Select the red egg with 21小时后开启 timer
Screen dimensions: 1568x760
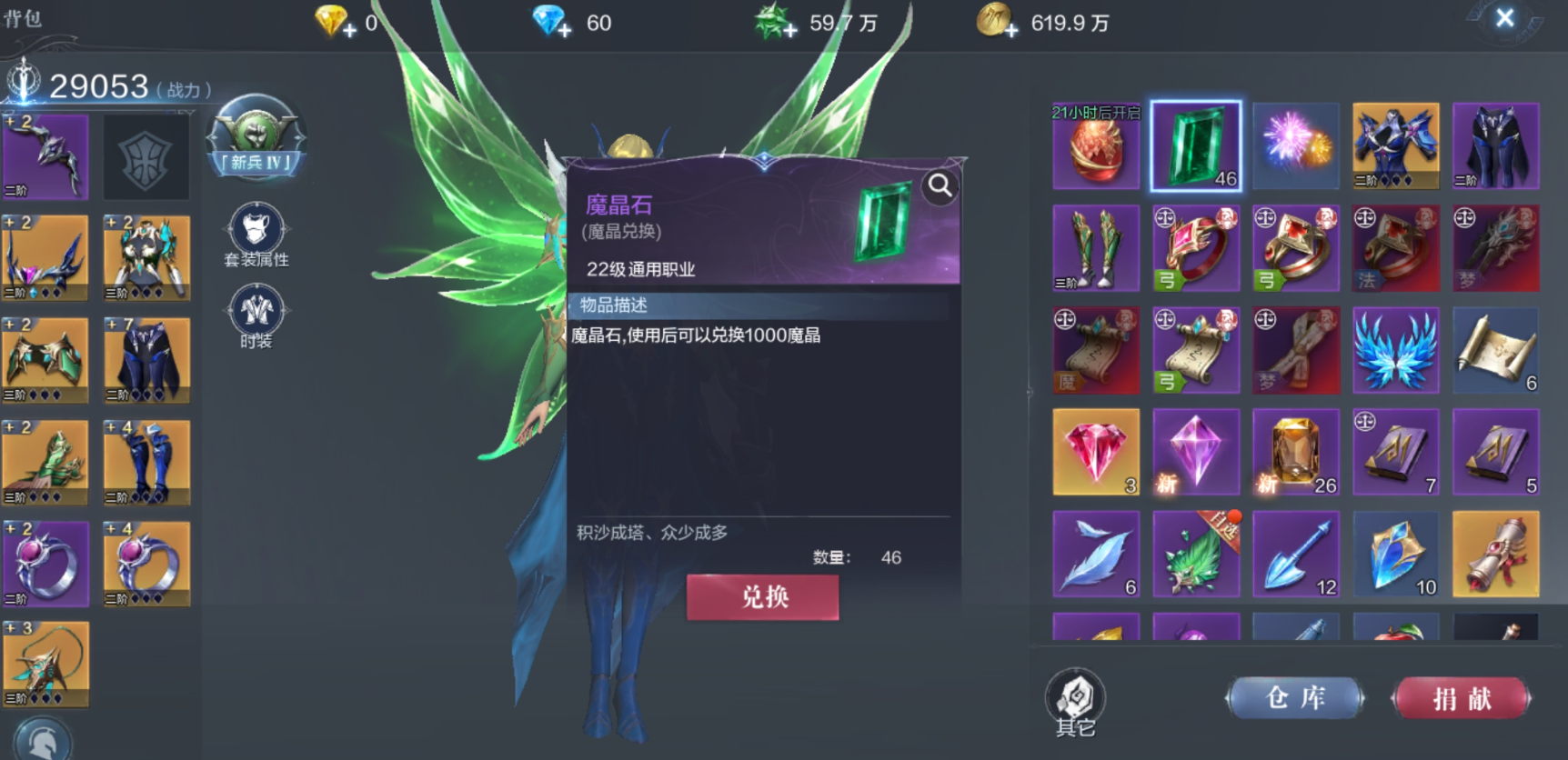tap(1096, 145)
